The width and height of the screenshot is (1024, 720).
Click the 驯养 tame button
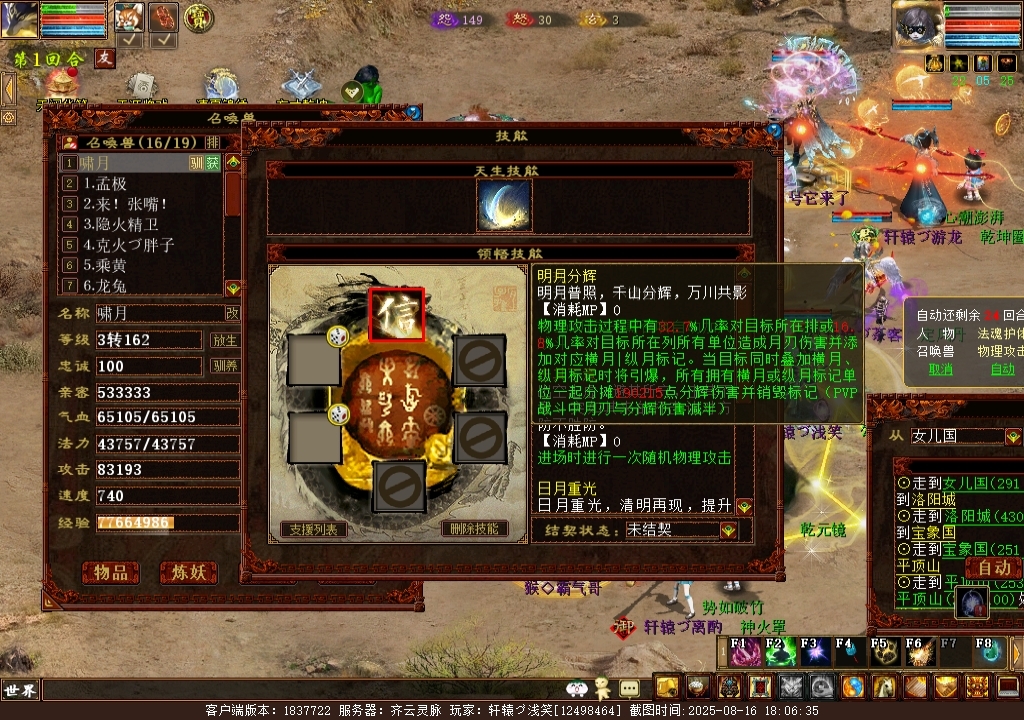pos(225,366)
